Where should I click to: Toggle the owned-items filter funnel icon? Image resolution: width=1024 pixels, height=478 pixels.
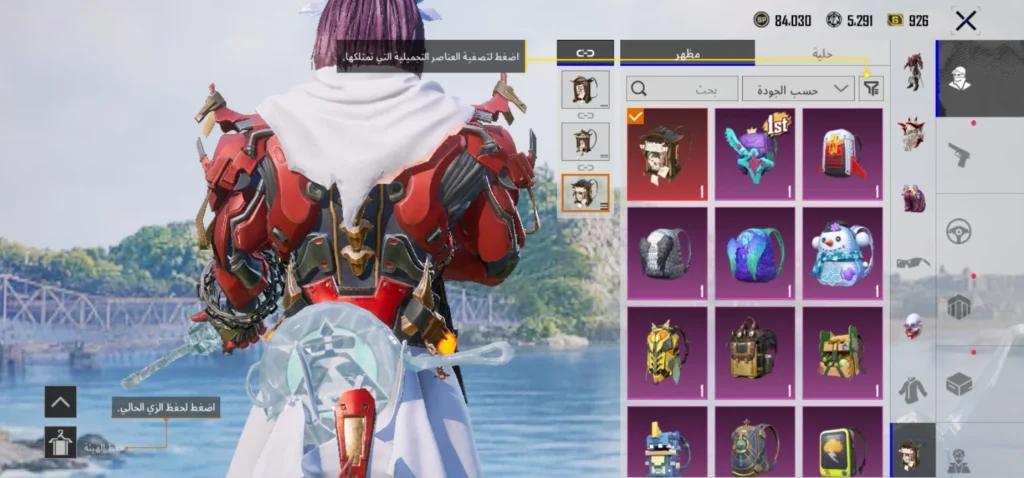pyautogui.click(x=872, y=89)
